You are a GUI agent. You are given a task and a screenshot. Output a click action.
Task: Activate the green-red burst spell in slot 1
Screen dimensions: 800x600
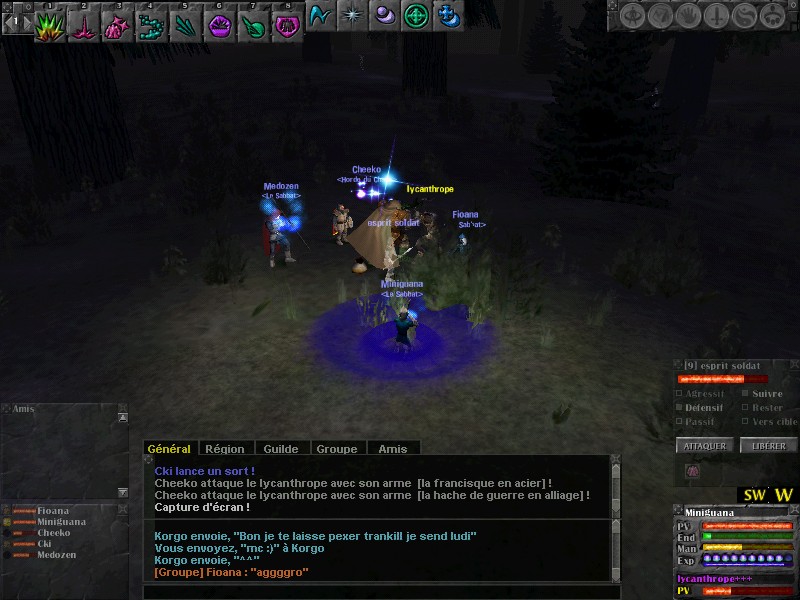[x=49, y=26]
